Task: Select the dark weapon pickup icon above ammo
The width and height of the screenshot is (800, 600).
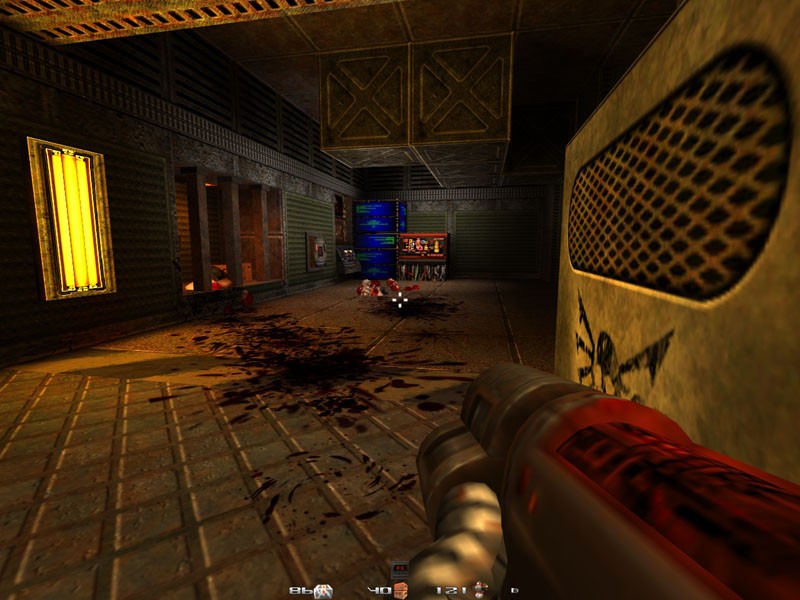Action: pos(401,569)
